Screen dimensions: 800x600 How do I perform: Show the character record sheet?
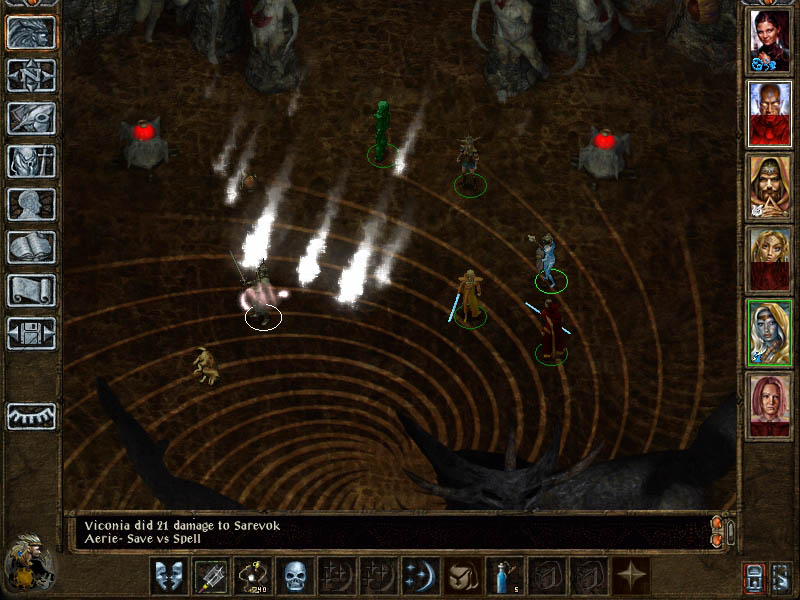click(x=31, y=204)
